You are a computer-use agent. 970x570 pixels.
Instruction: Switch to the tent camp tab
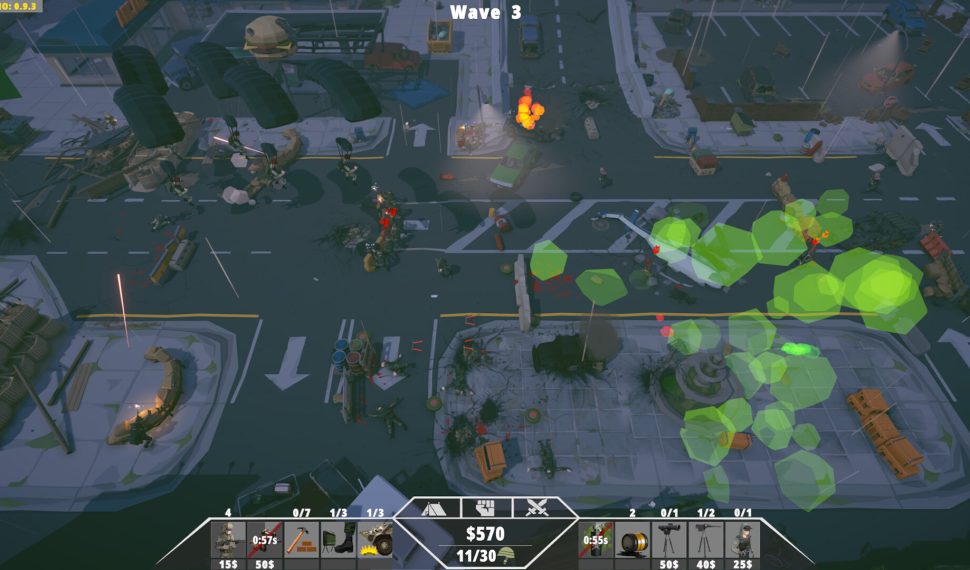[x=434, y=508]
